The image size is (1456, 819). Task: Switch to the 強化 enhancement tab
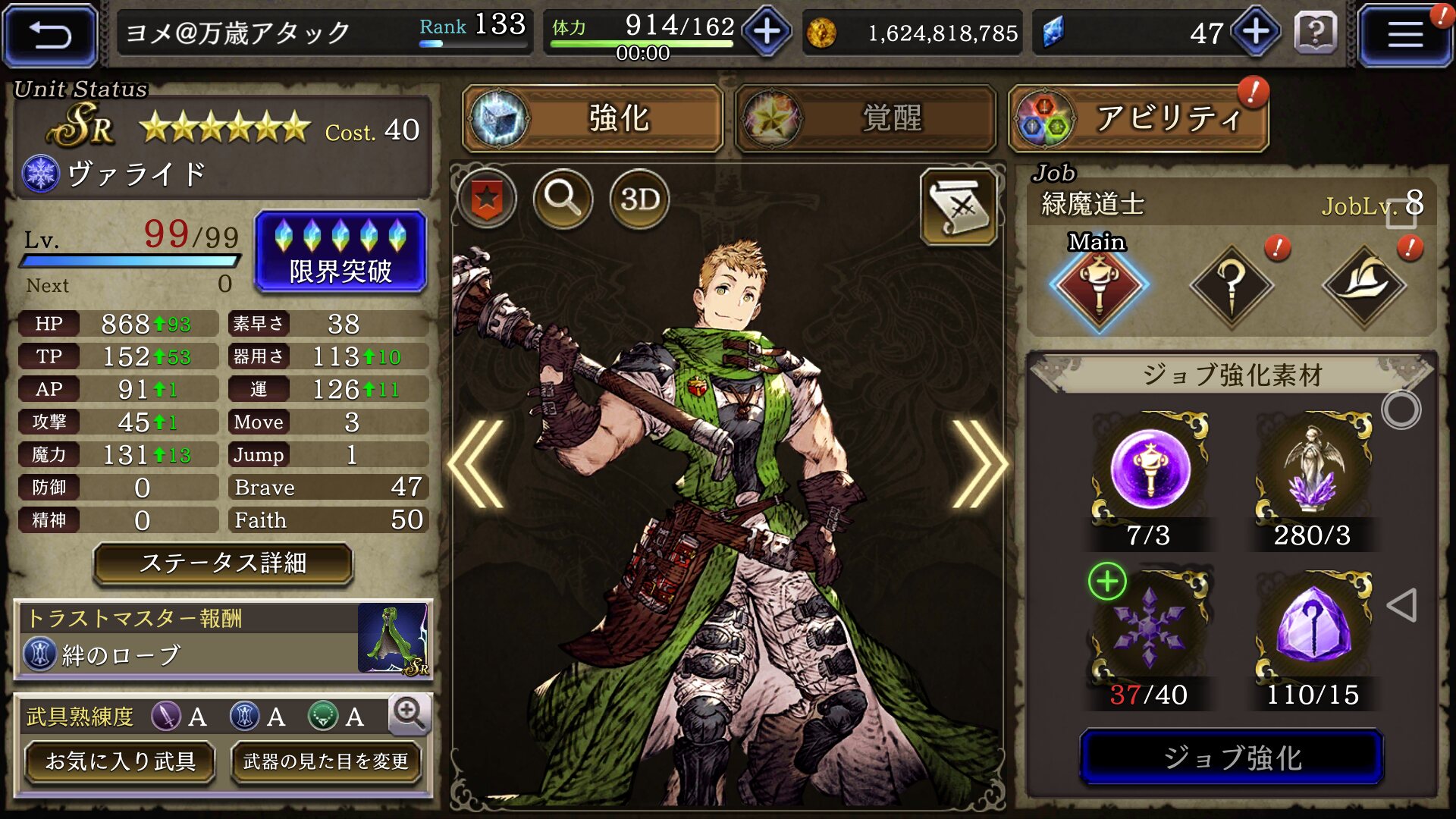tap(593, 118)
